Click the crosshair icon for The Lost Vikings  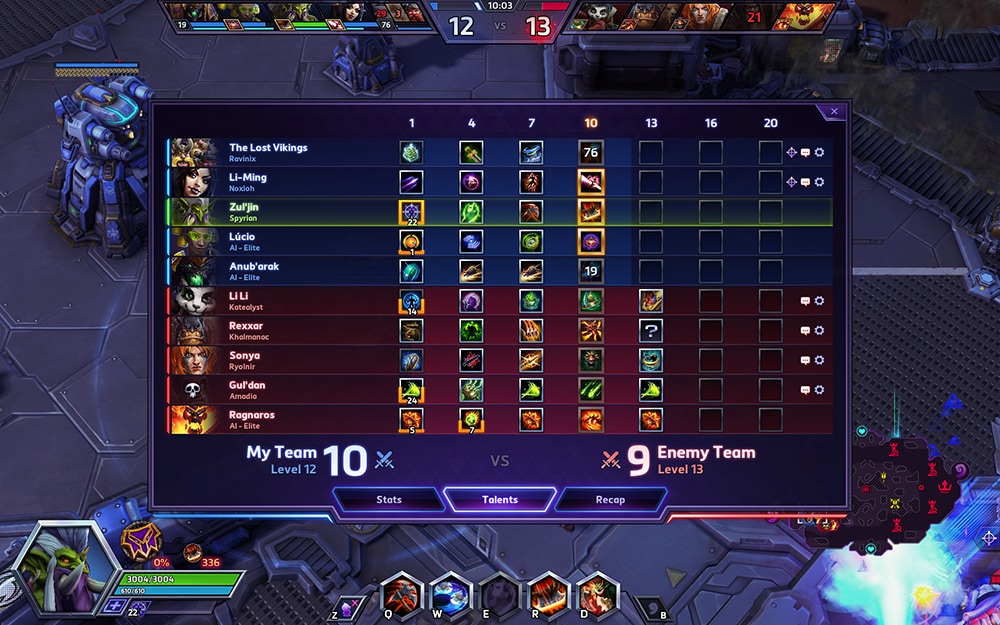point(791,153)
